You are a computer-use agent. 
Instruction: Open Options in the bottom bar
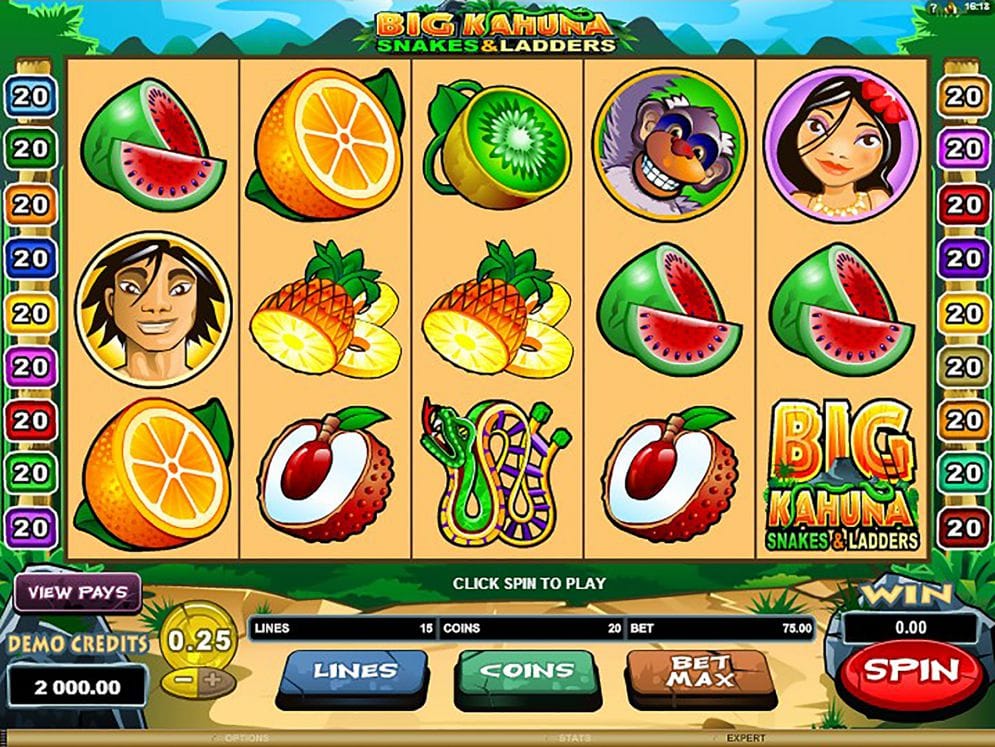tap(245, 739)
